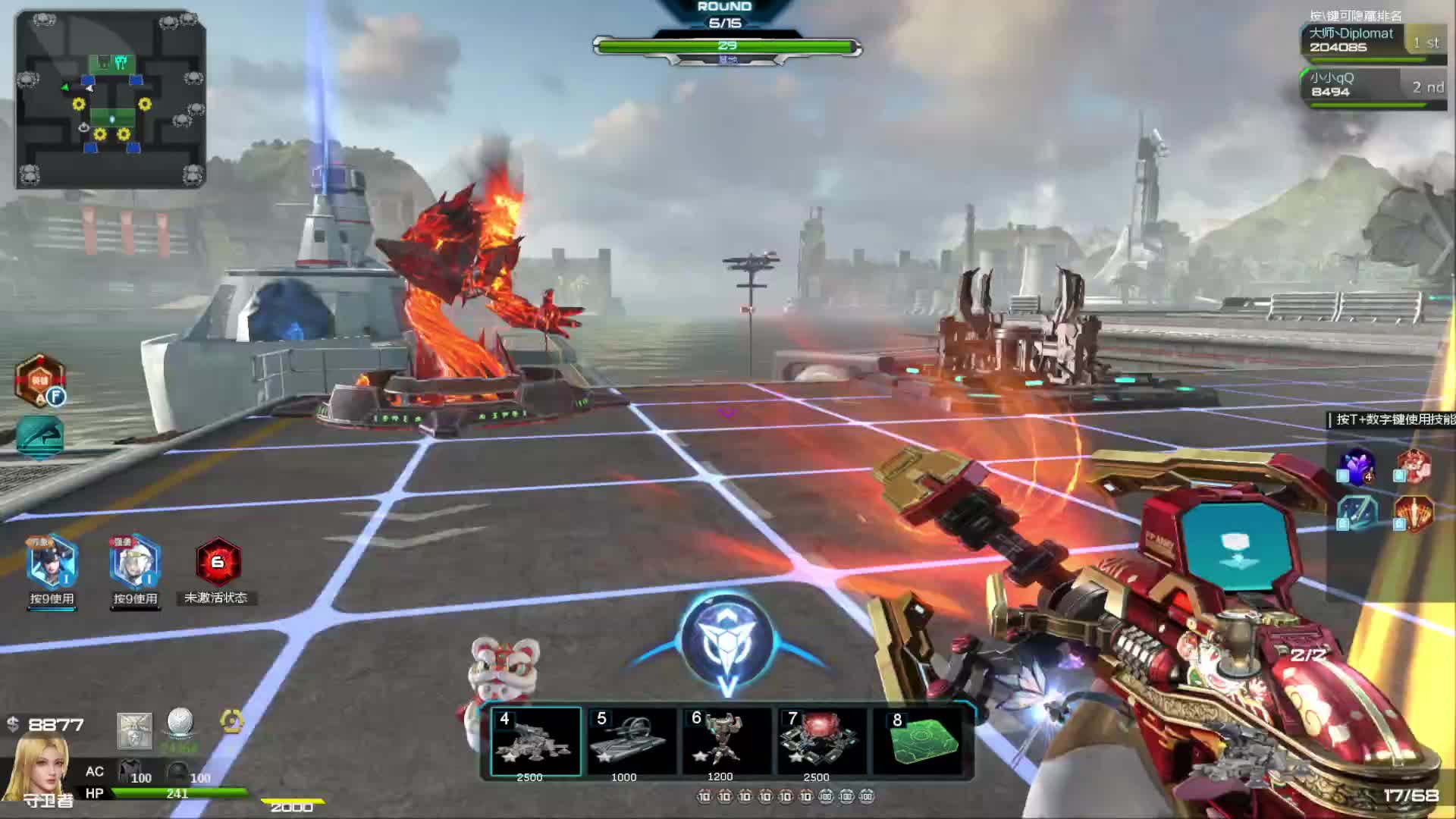This screenshot has height=819, width=1456.
Task: Trigger the teal blade slash skill
Action: tap(1357, 512)
